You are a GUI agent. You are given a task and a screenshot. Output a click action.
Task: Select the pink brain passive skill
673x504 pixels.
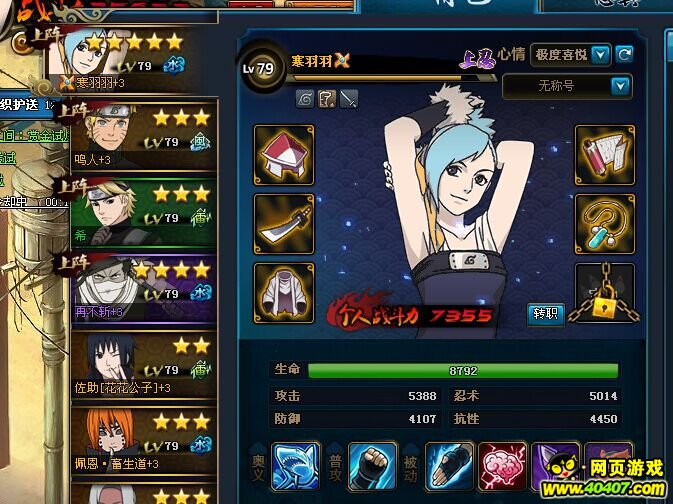click(502, 466)
